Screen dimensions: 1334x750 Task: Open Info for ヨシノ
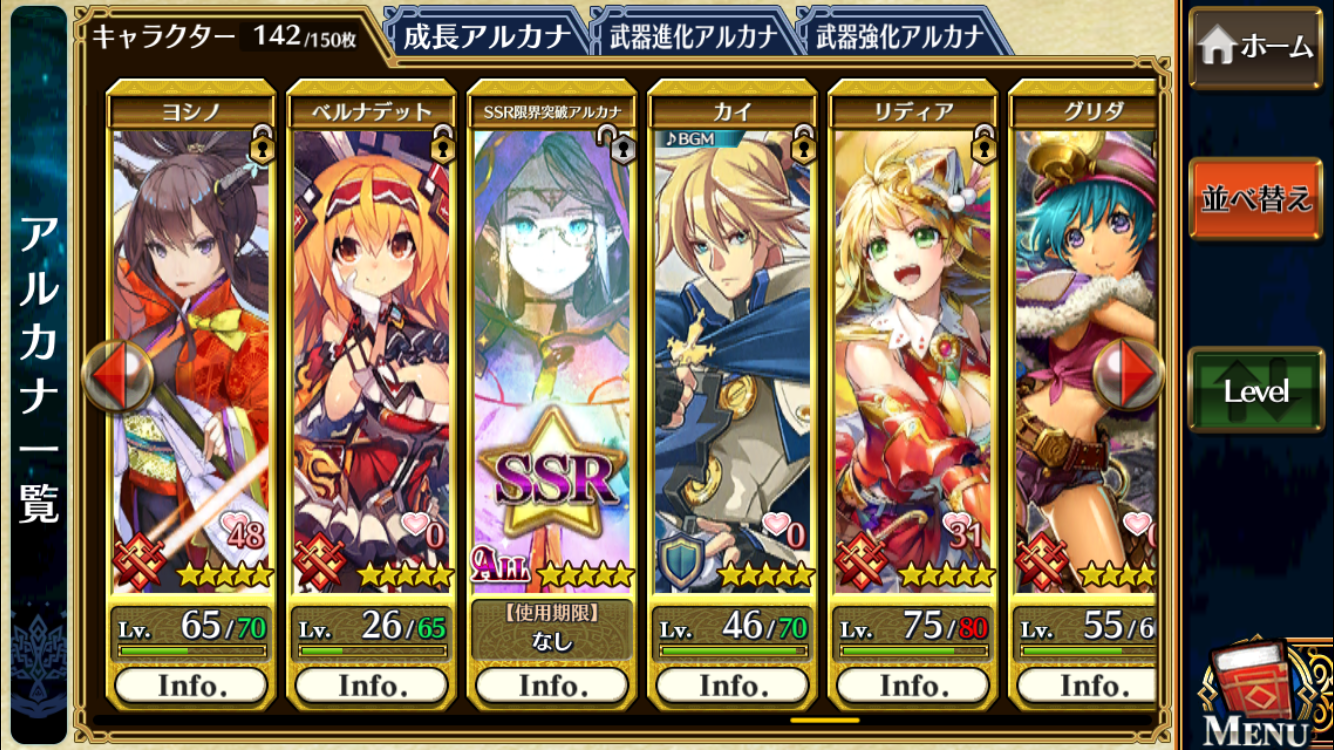click(191, 685)
